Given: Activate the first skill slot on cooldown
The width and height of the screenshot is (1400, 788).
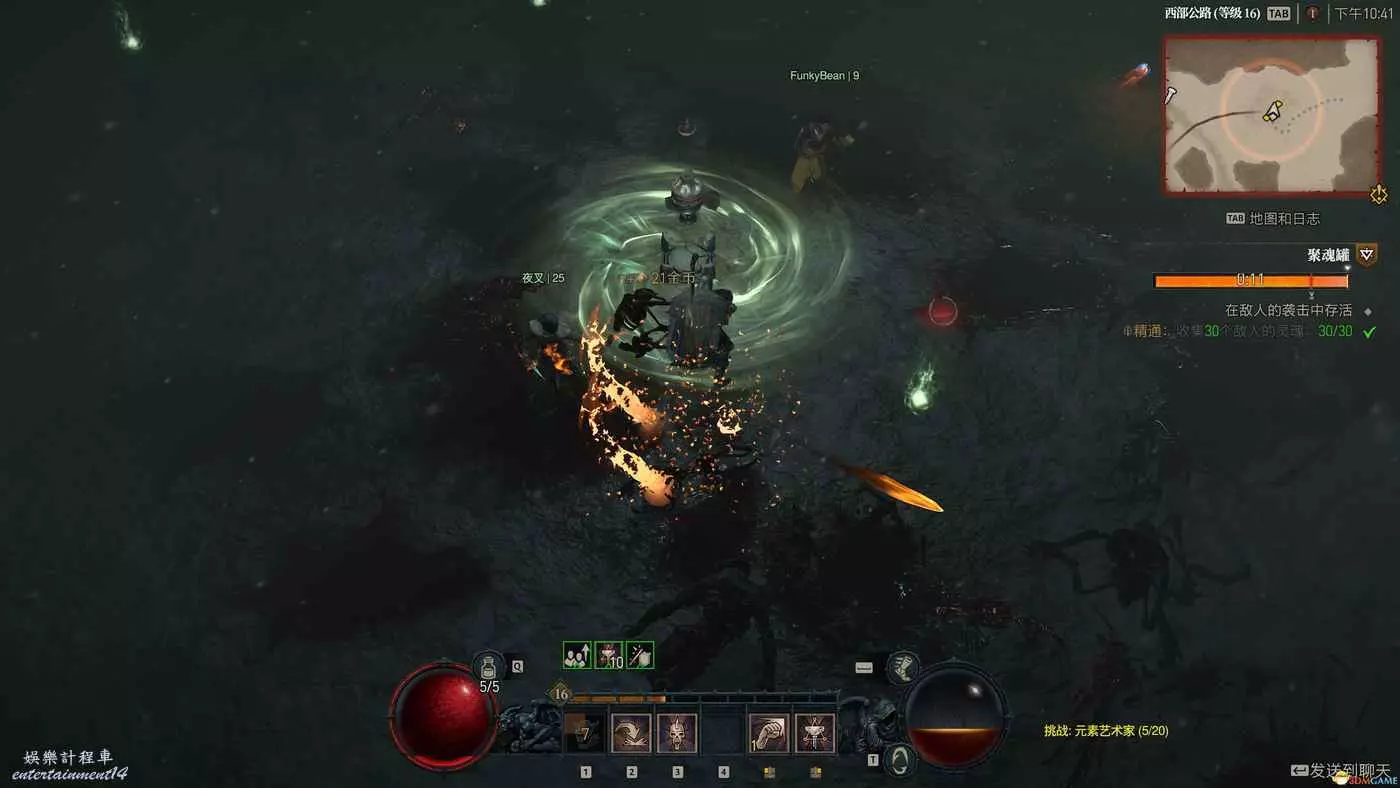Looking at the screenshot, I should click(x=585, y=733).
